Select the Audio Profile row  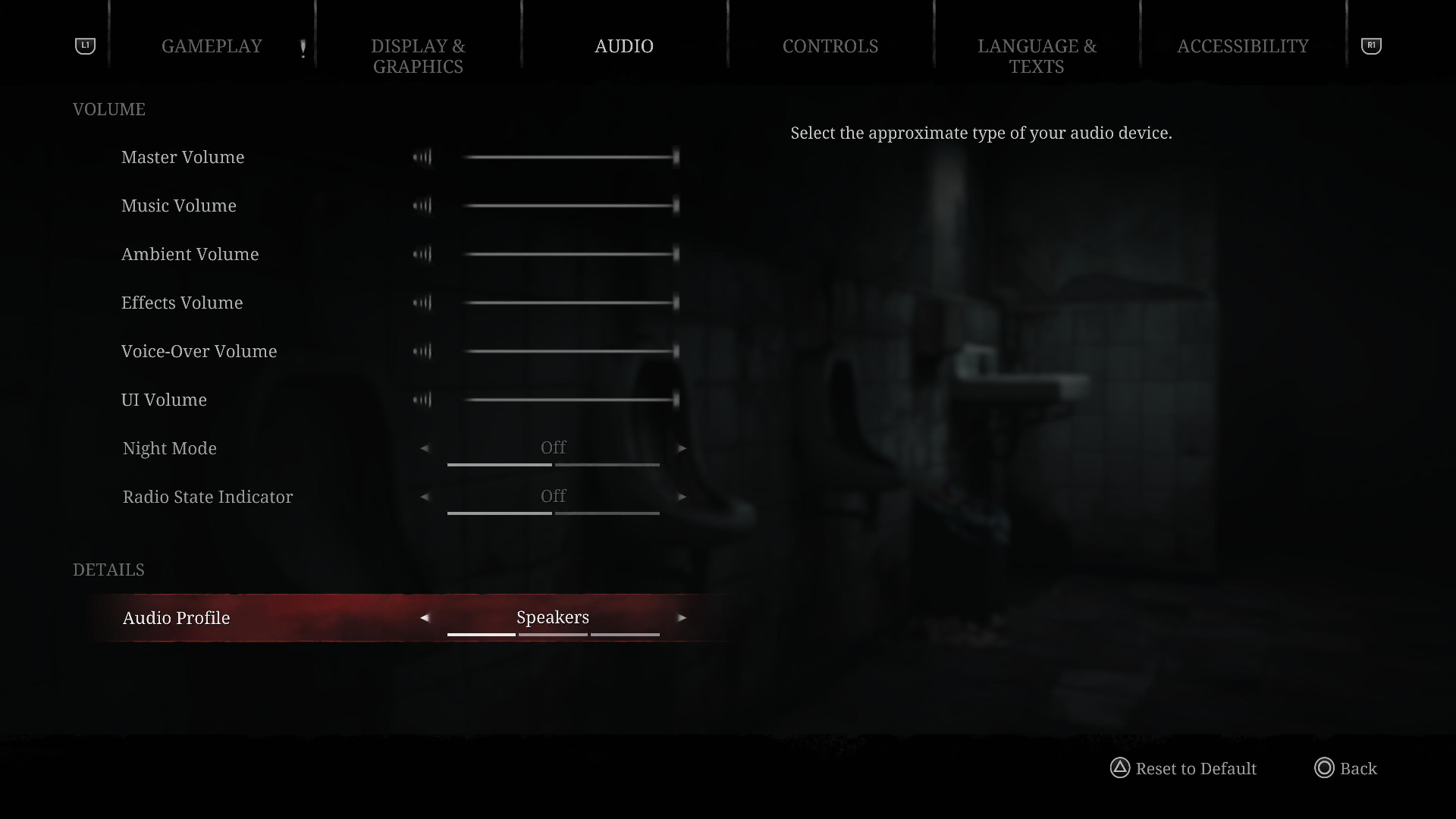pyautogui.click(x=177, y=618)
